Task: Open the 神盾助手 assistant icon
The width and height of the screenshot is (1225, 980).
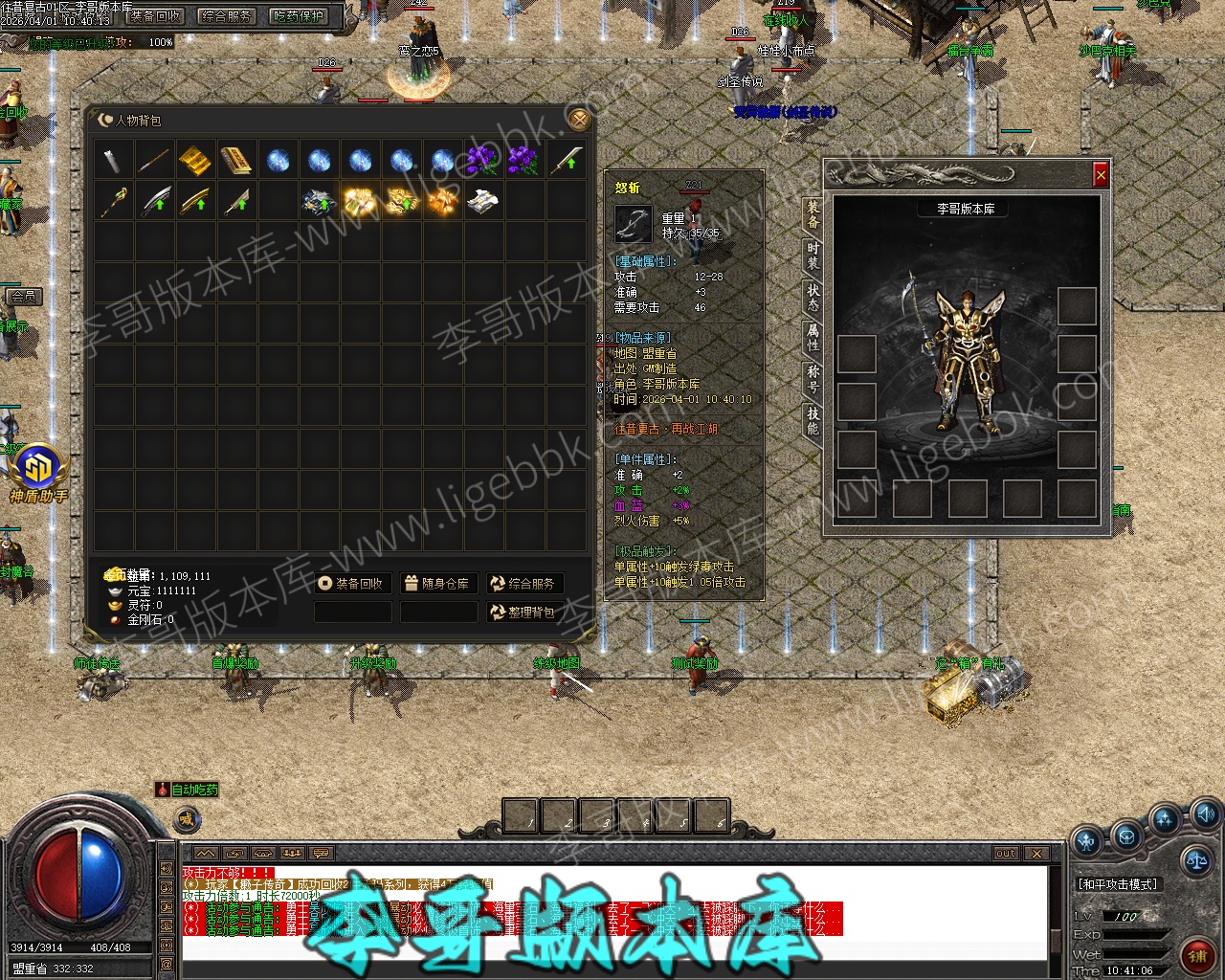Action: coord(39,473)
